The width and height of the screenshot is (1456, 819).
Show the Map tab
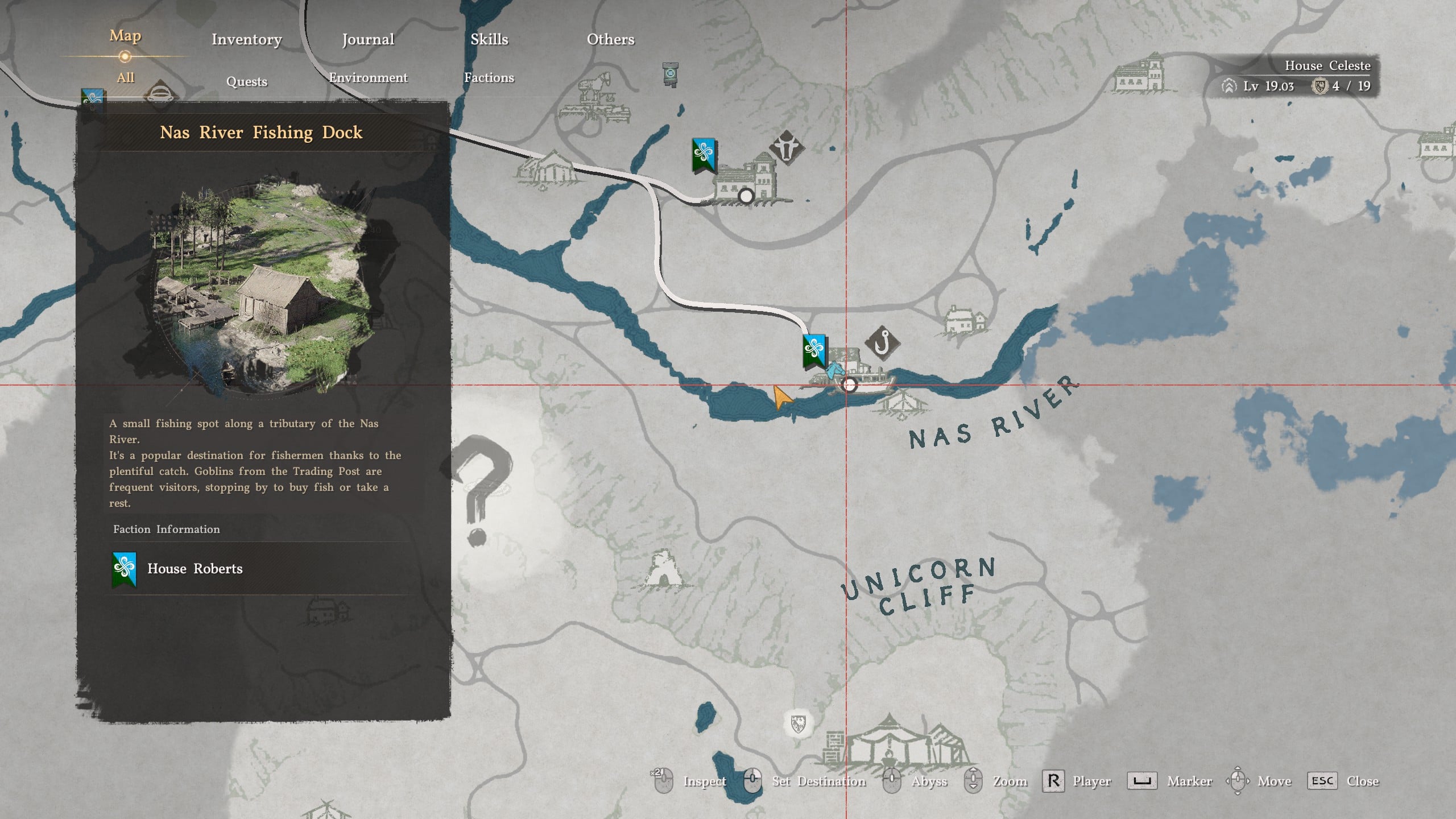point(125,36)
